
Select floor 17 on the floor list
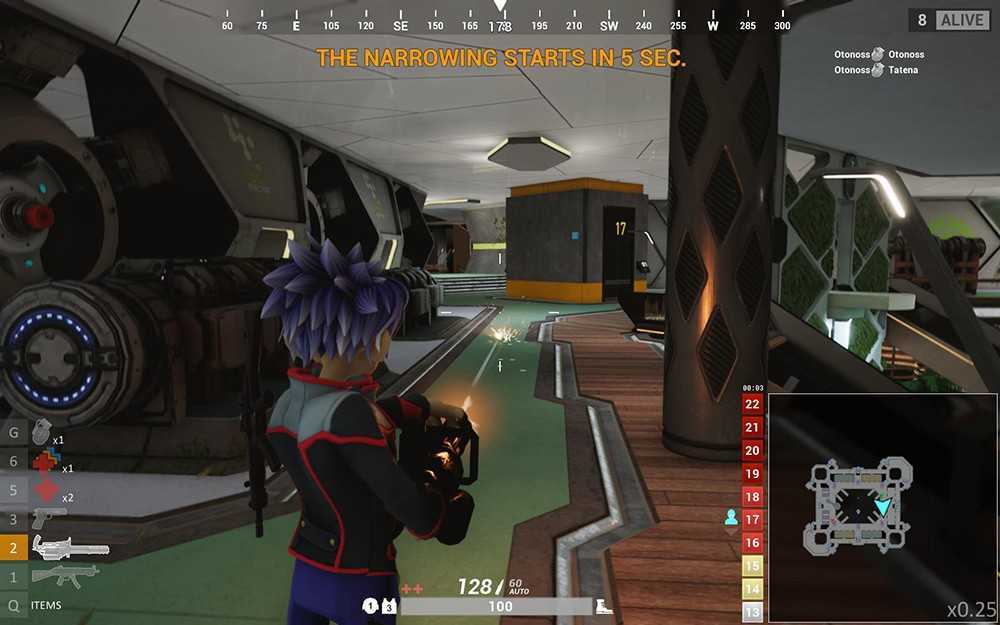coord(752,519)
